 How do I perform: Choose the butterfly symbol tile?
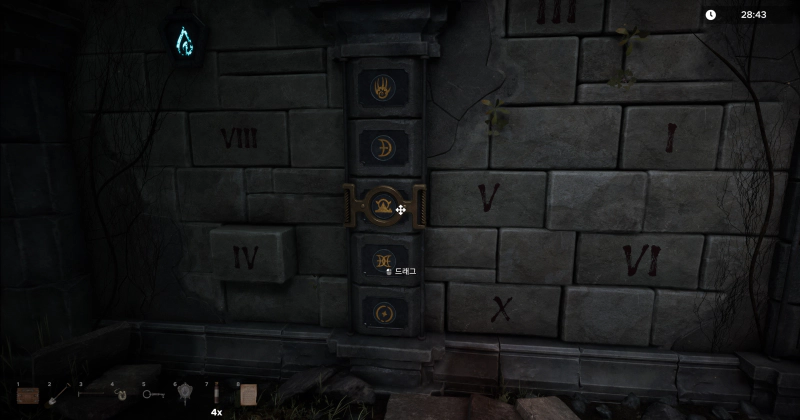[x=384, y=259]
